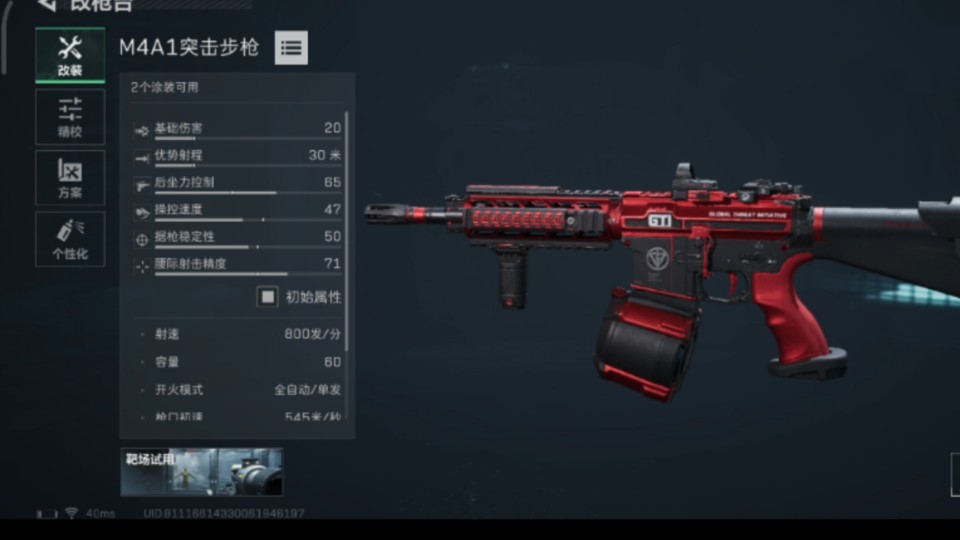Go back using the top-left arrow
This screenshot has width=960, height=540.
45,5
